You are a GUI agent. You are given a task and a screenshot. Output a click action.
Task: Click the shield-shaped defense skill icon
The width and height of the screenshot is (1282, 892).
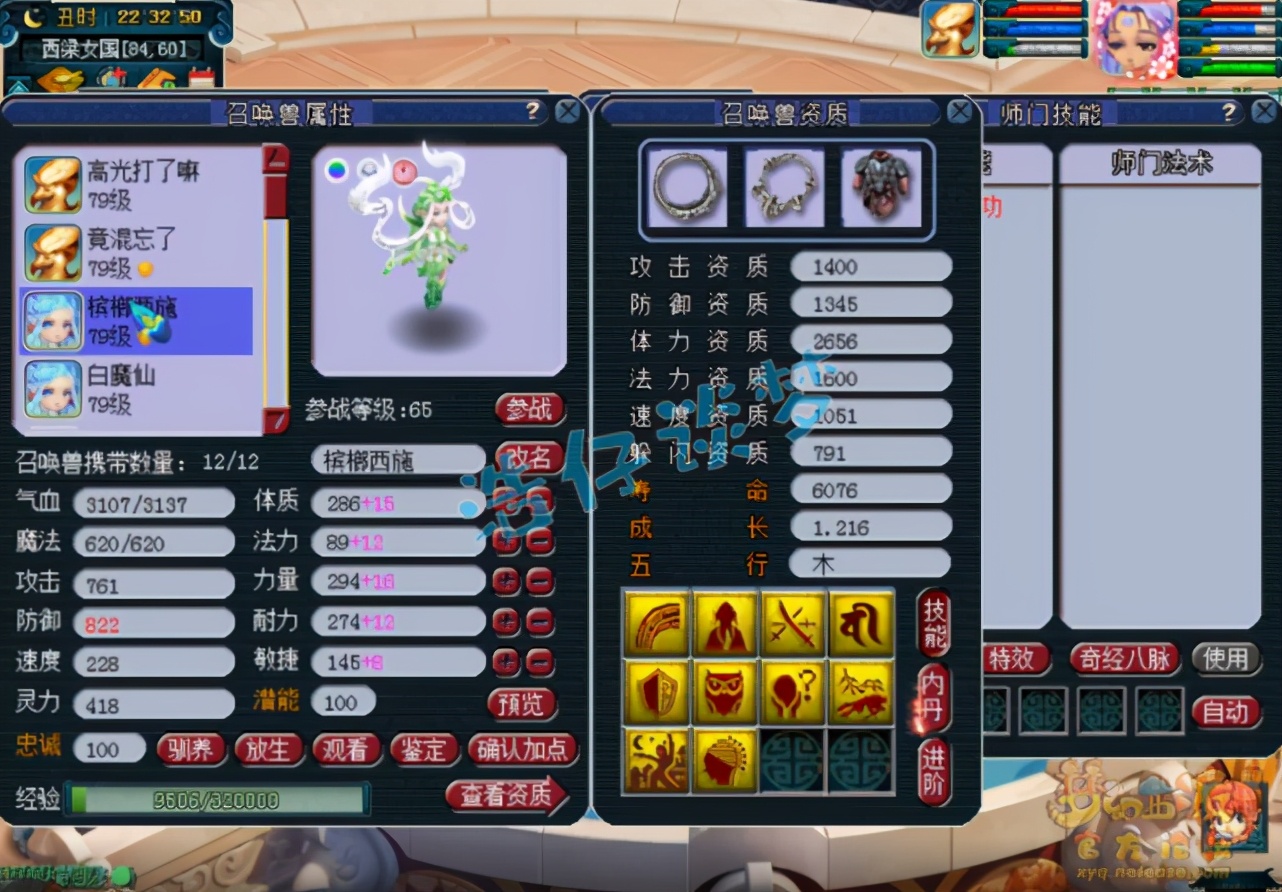[x=657, y=690]
